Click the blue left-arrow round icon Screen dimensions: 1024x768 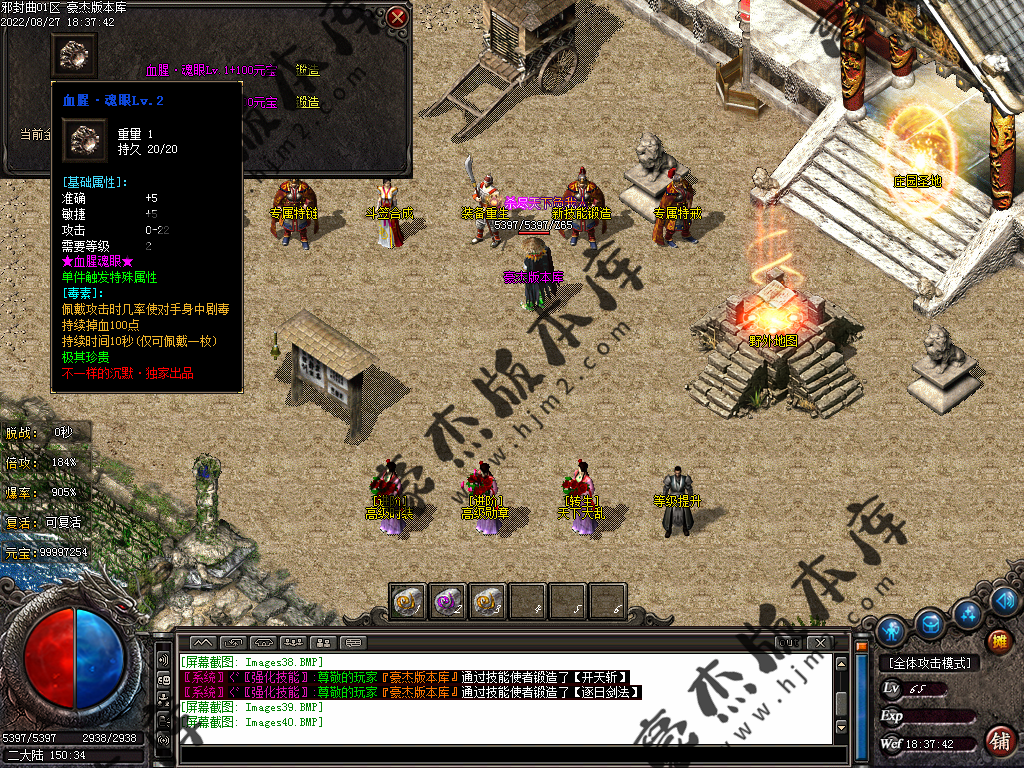[1005, 601]
